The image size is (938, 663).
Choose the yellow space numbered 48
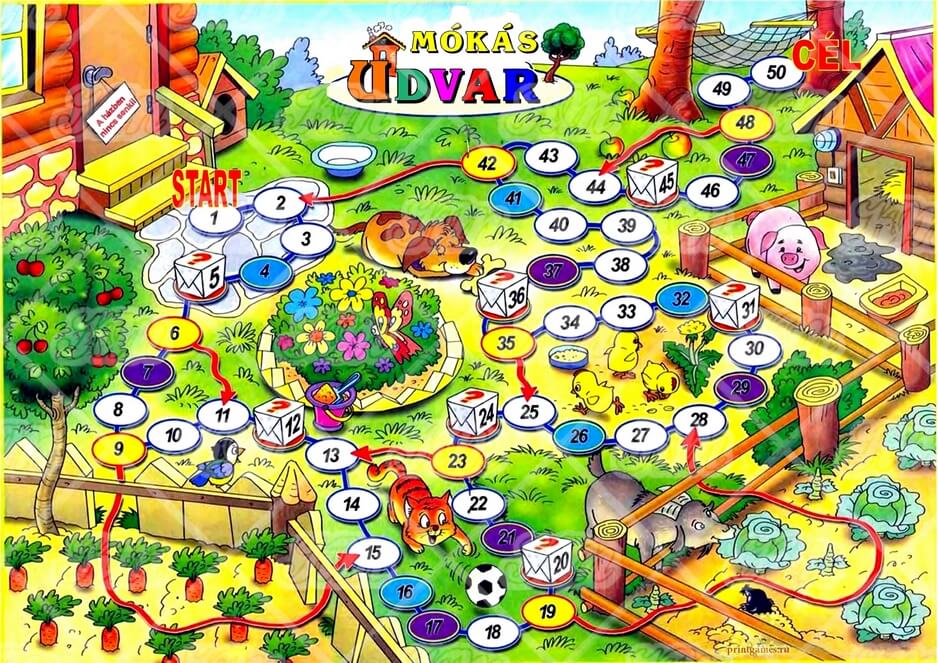click(x=745, y=123)
